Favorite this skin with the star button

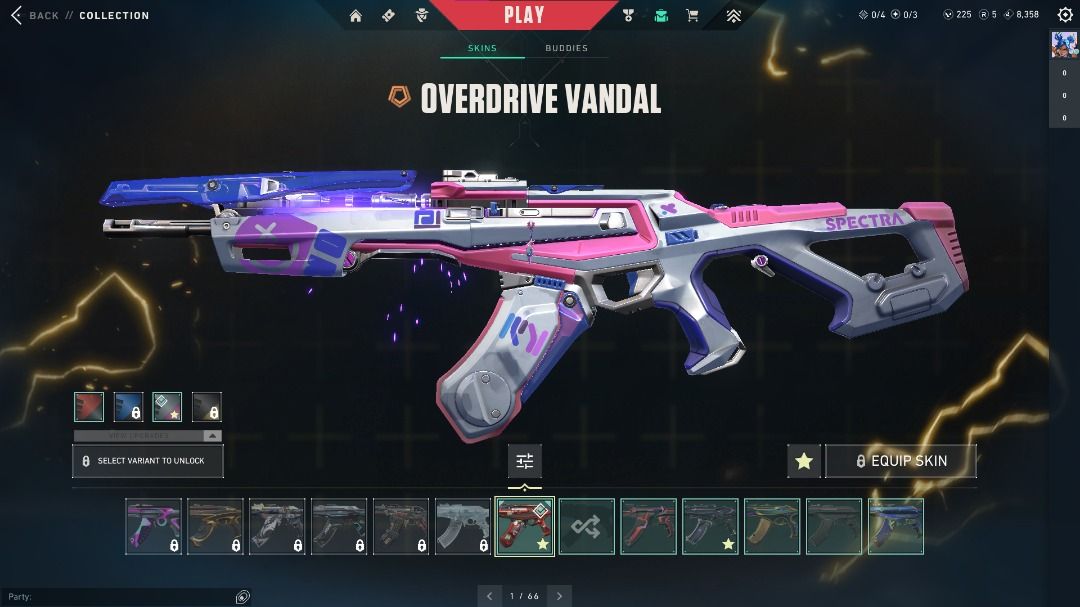coord(804,461)
